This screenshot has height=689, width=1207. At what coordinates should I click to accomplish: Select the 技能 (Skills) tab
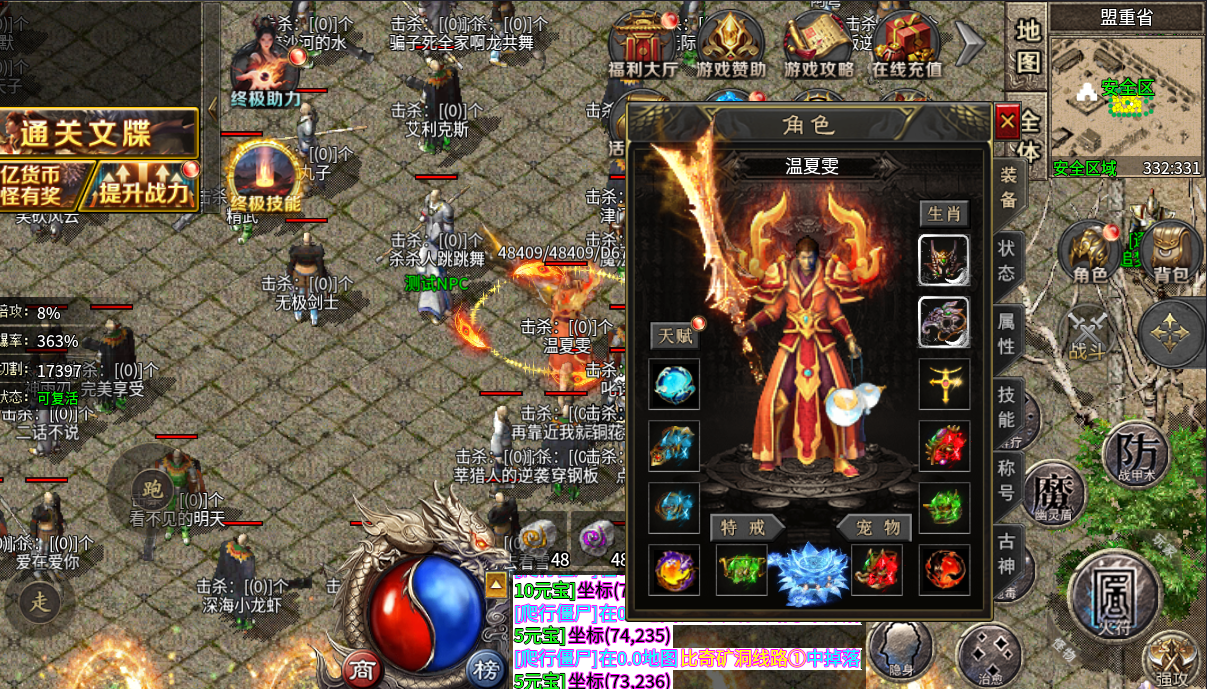pos(1006,406)
